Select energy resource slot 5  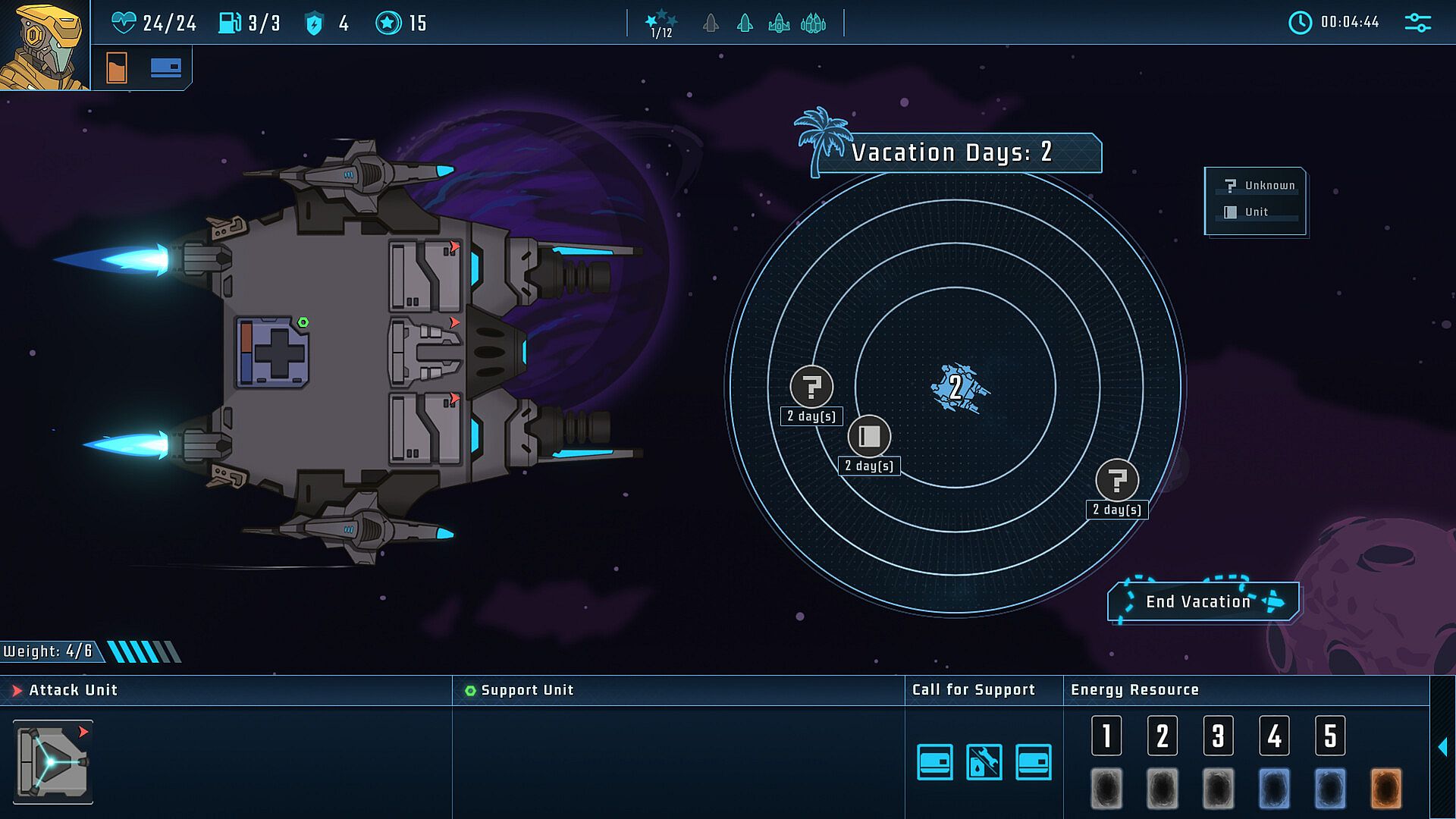[x=1329, y=736]
